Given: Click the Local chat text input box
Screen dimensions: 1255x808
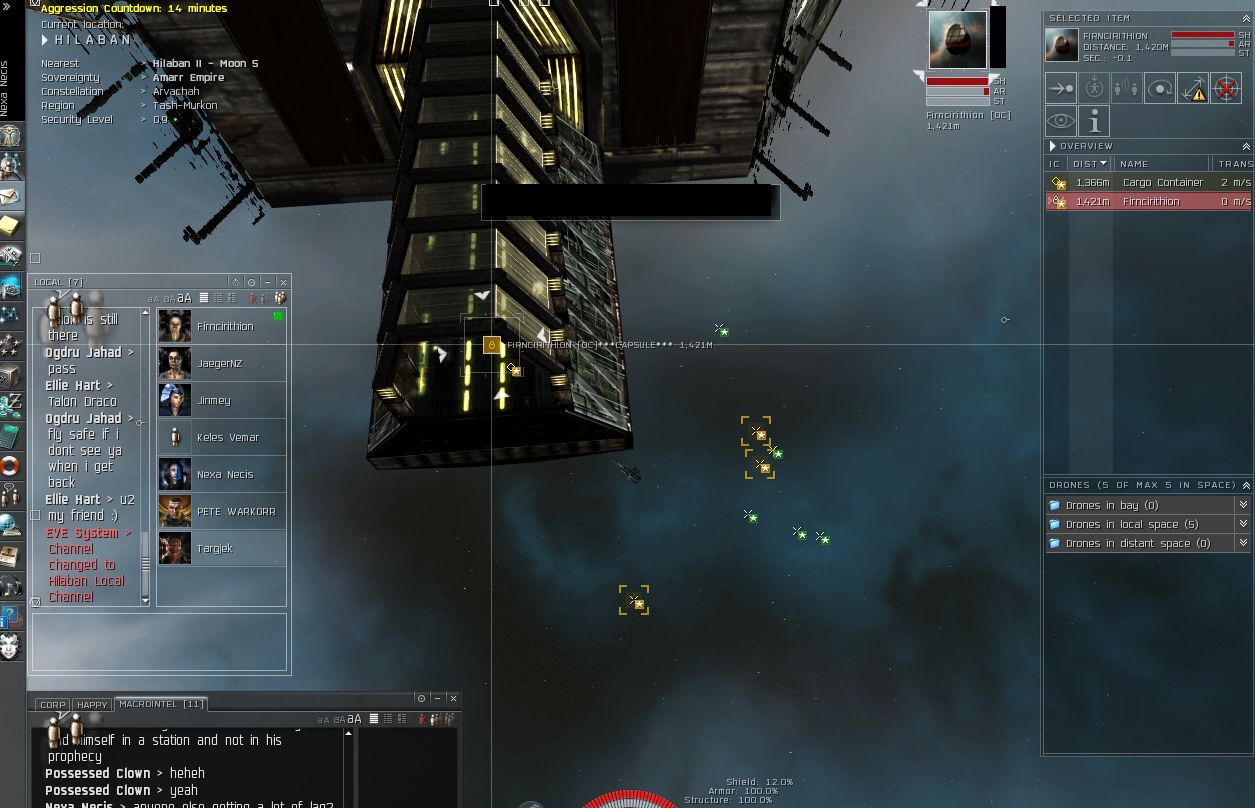Looking at the screenshot, I should point(160,641).
